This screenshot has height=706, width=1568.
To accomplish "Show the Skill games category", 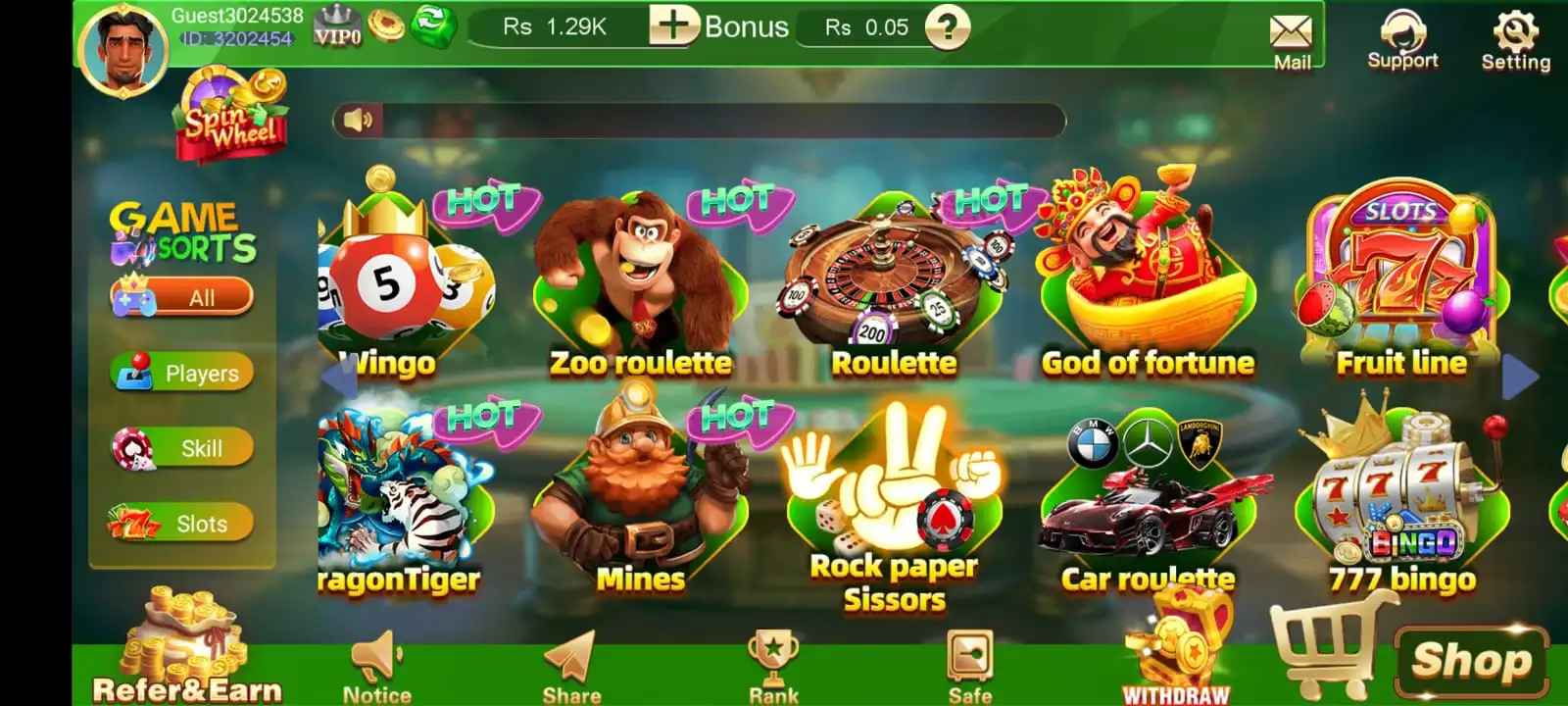I will click(183, 448).
